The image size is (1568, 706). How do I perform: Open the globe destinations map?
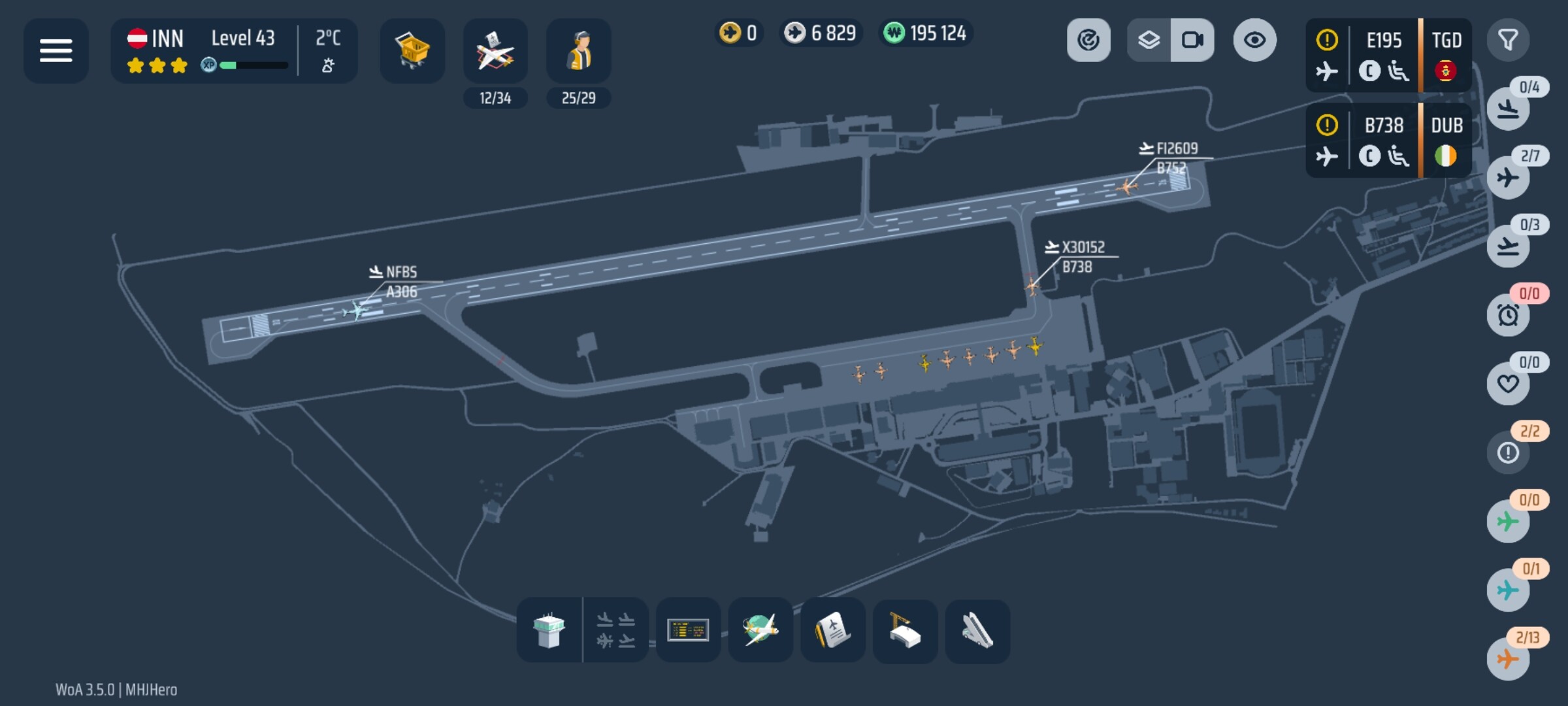pos(760,630)
